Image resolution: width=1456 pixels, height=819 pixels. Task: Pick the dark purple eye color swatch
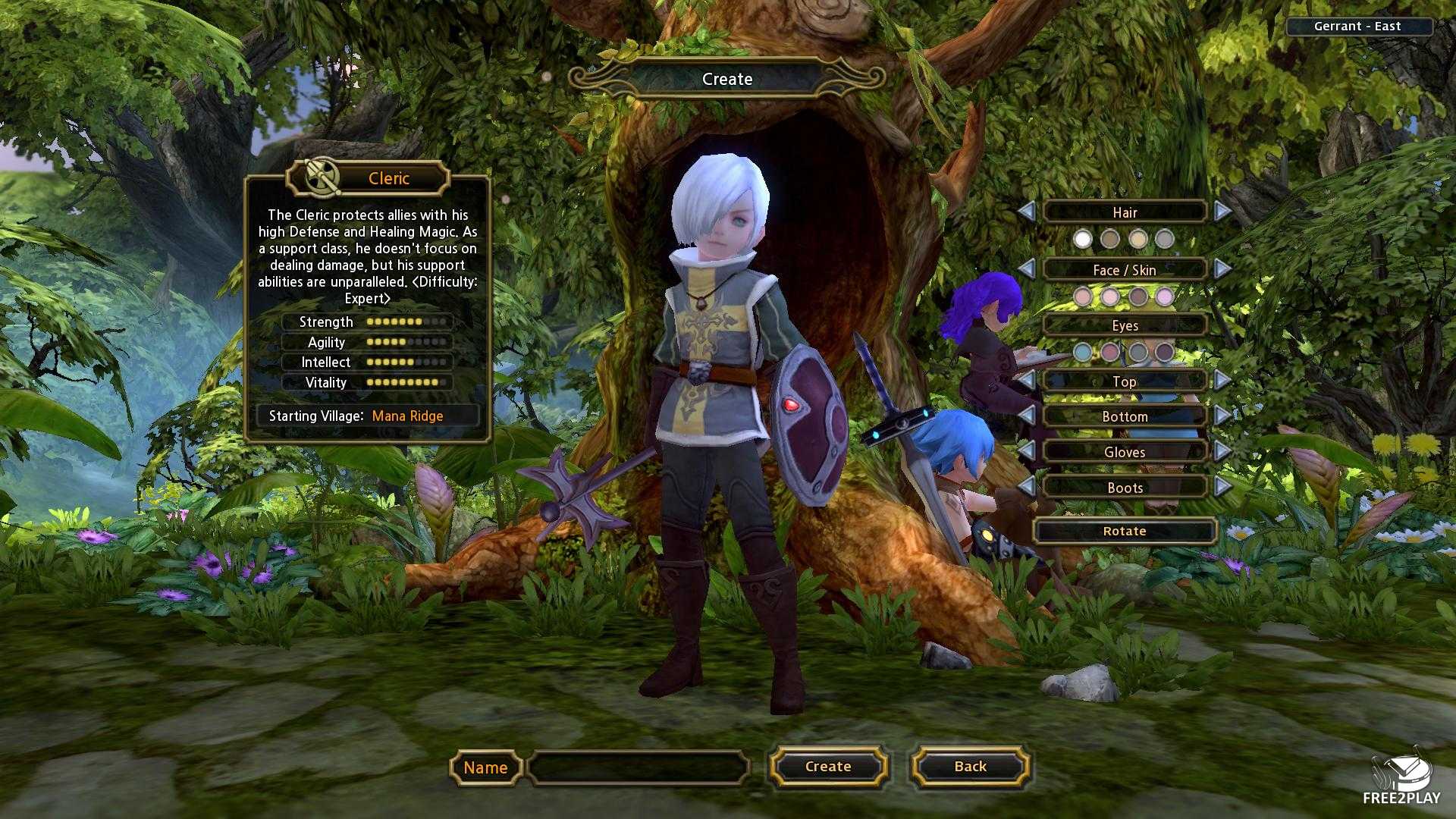point(1165,352)
